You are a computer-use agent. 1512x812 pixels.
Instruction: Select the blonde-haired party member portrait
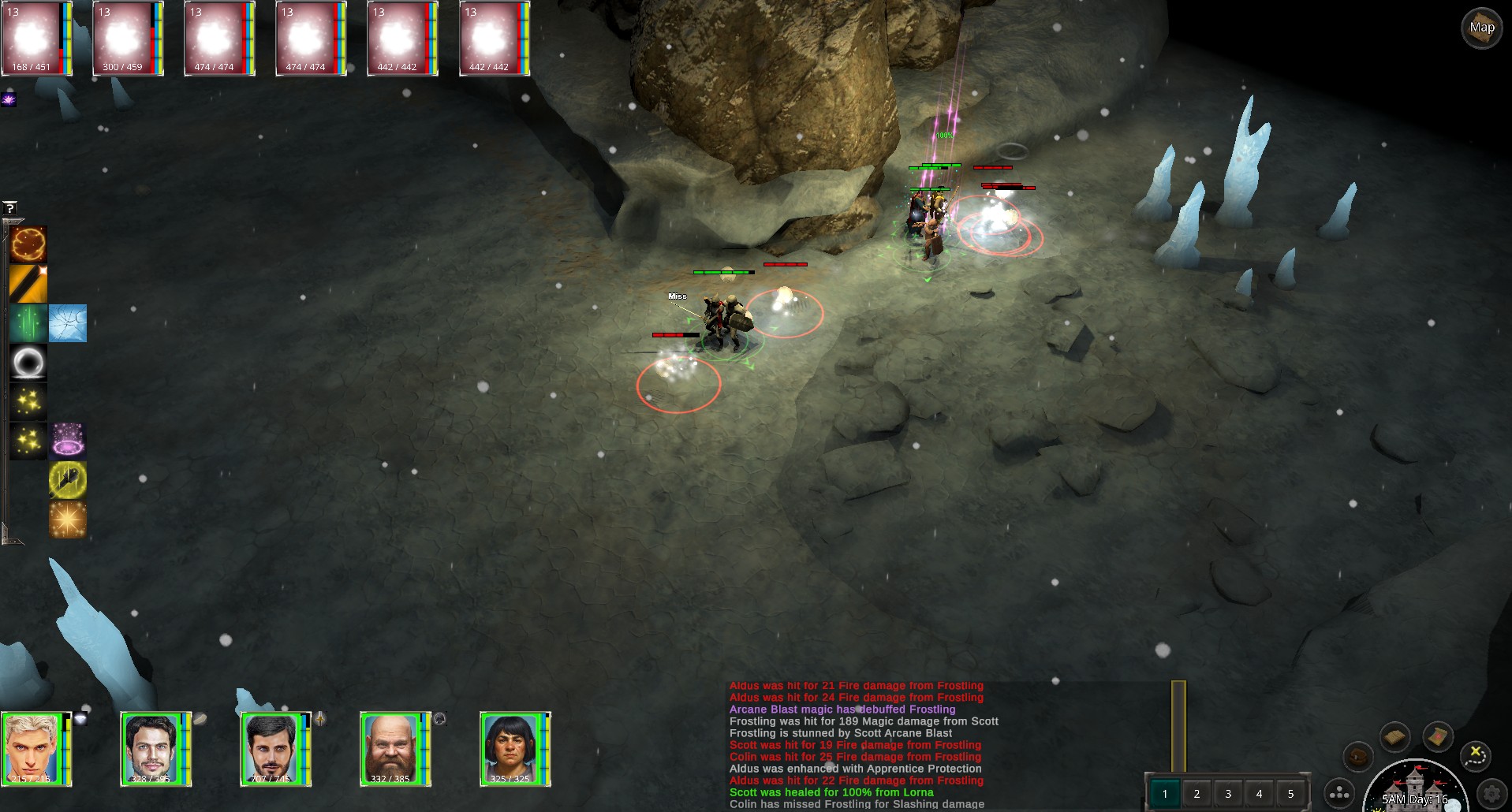33,749
